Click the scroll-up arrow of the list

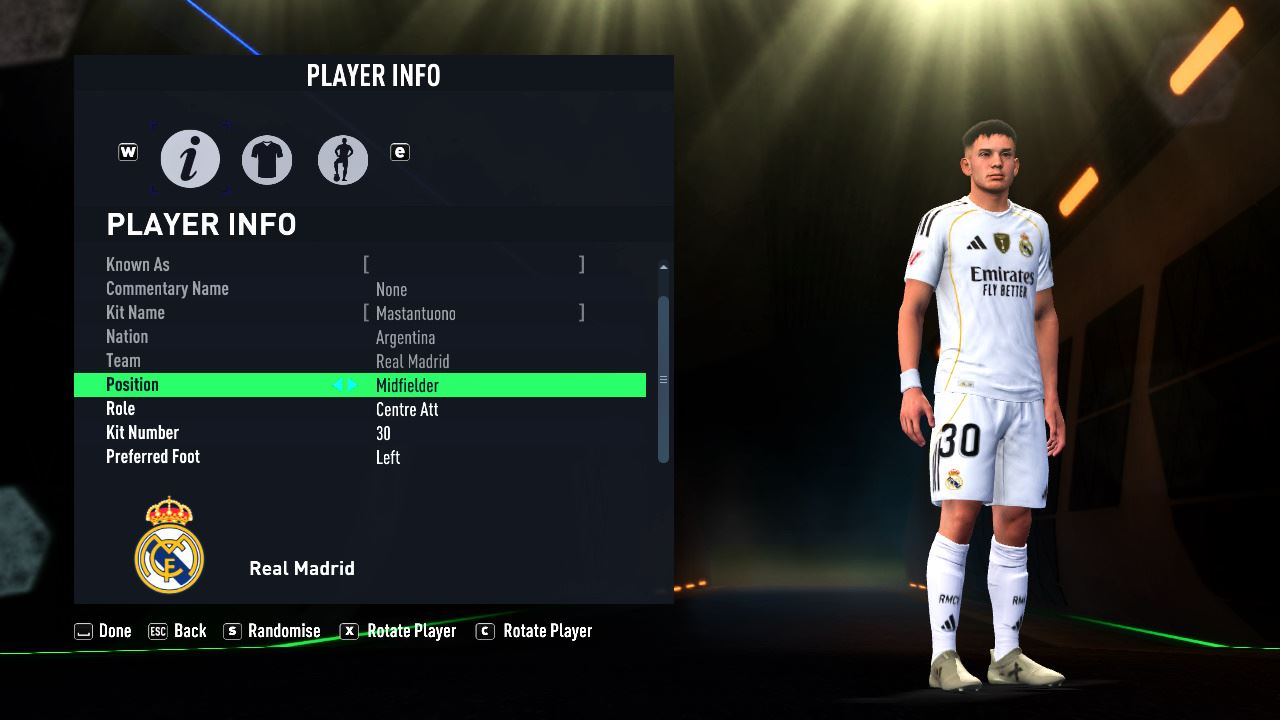tap(663, 267)
